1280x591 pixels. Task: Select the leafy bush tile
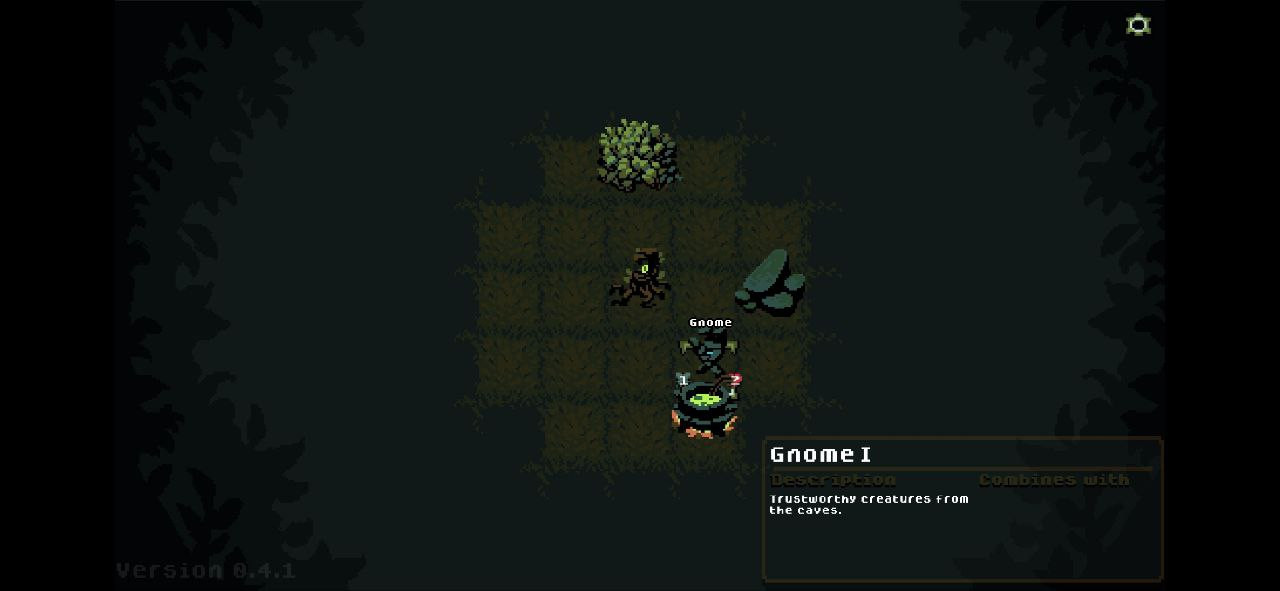pyautogui.click(x=637, y=154)
